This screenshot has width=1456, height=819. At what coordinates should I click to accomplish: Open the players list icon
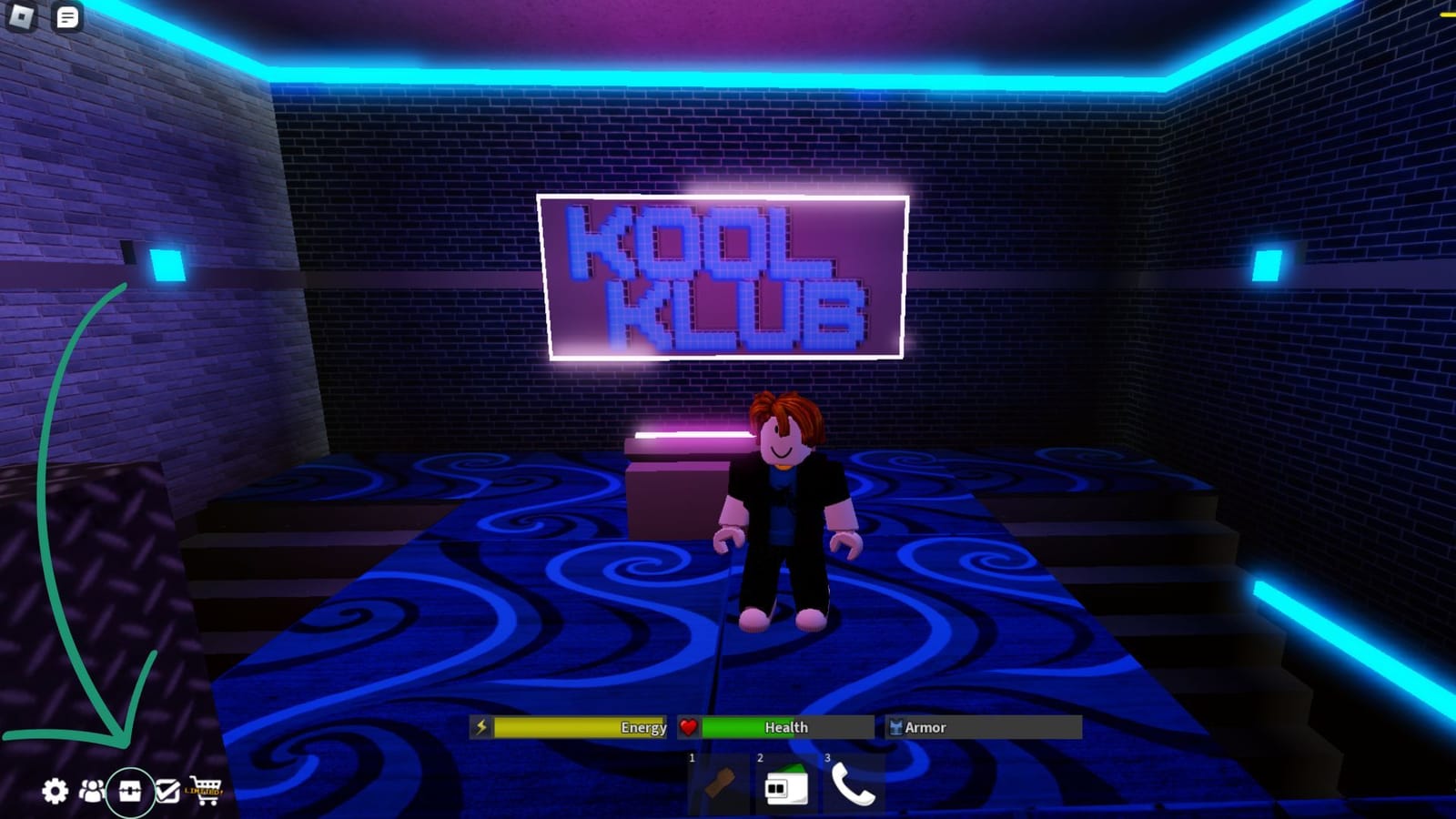click(x=92, y=791)
